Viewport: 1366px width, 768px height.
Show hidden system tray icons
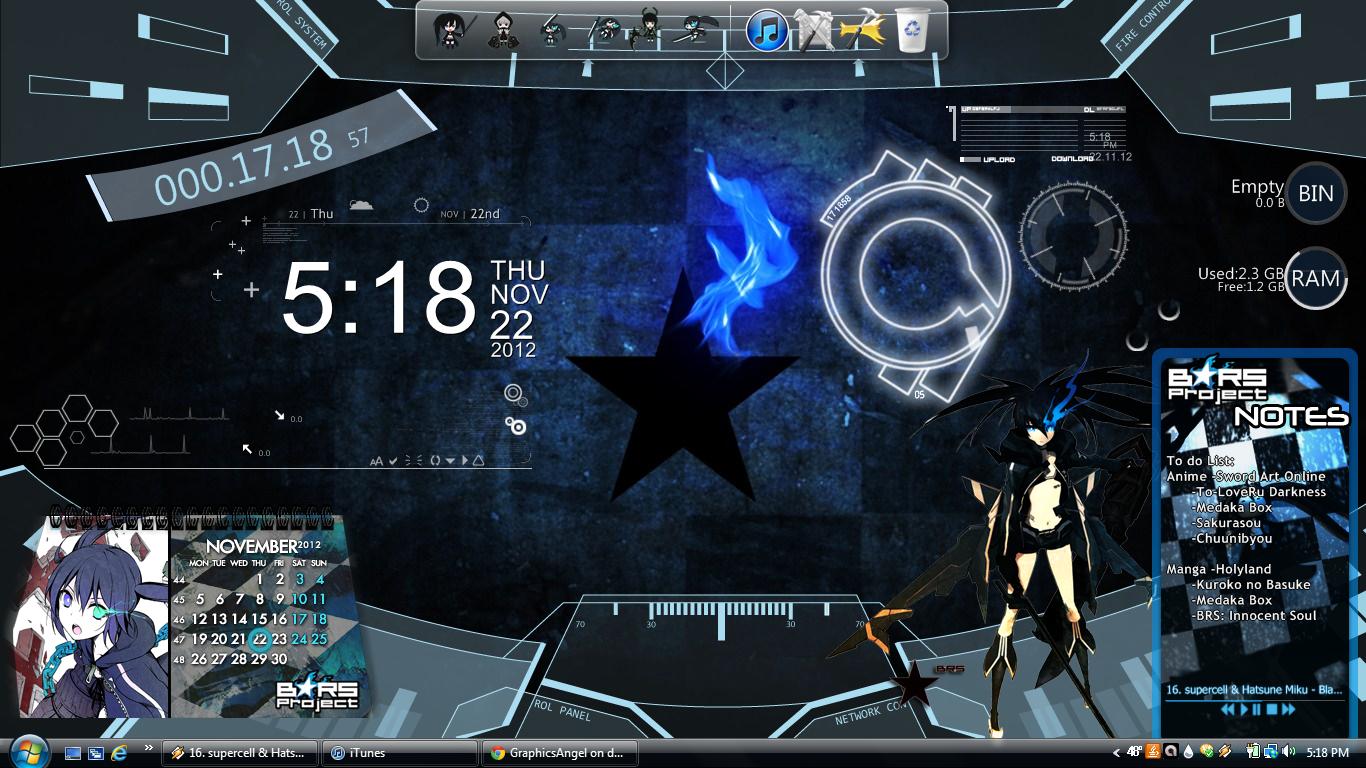(x=1116, y=752)
